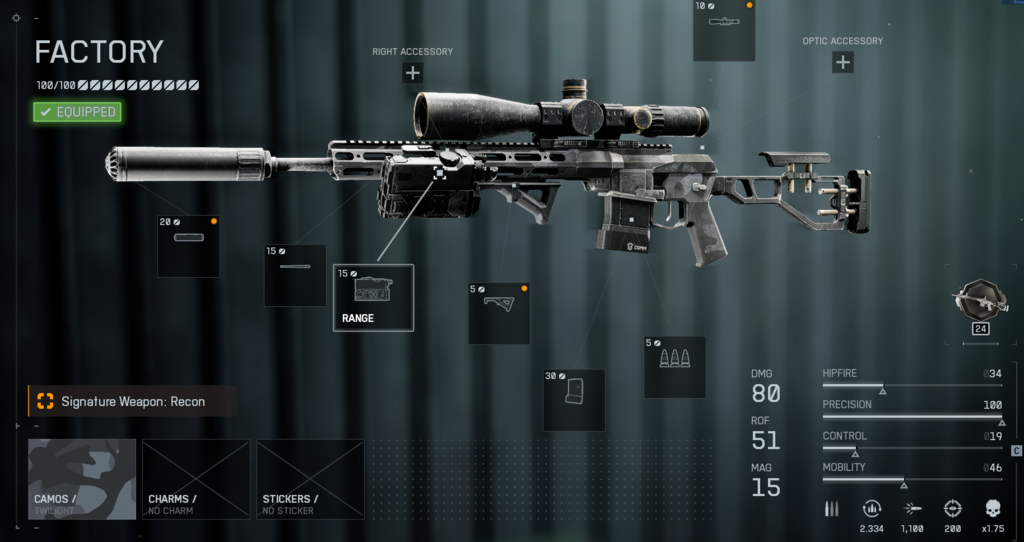
Task: Click the weapon mastery badge icon
Action: pyautogui.click(x=975, y=301)
